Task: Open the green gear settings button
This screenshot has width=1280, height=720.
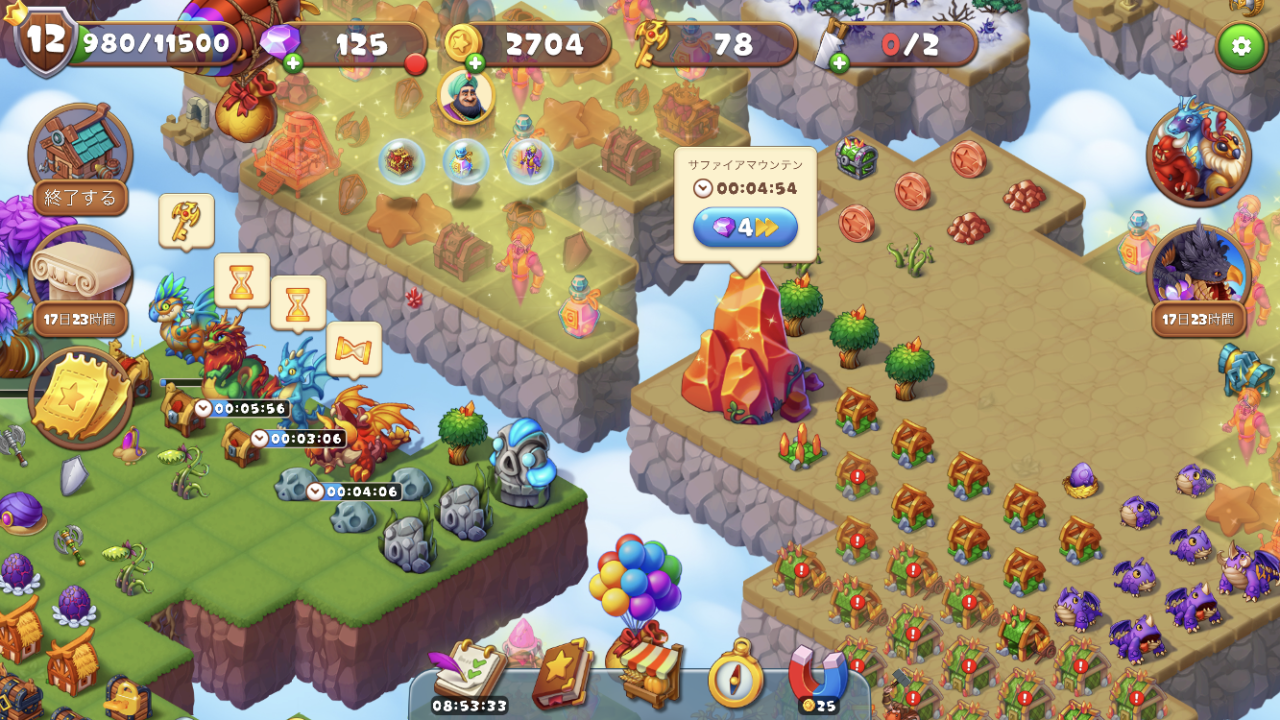Action: click(1241, 46)
